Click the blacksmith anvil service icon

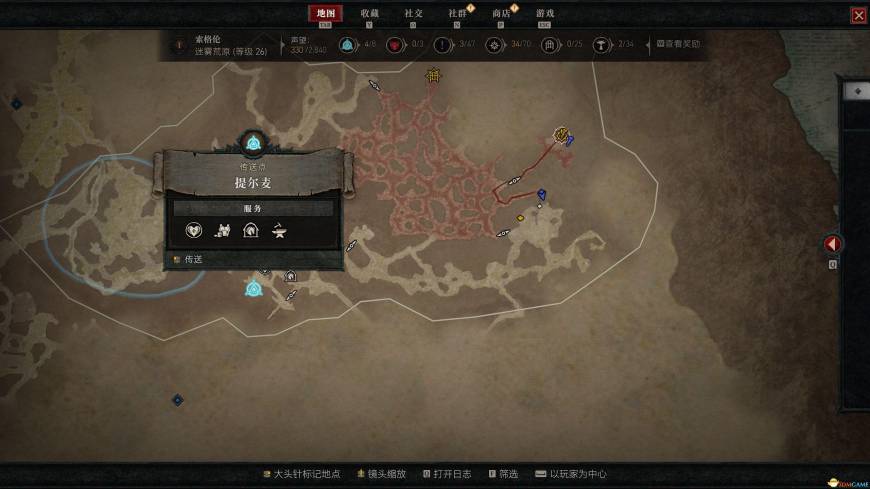tap(279, 231)
